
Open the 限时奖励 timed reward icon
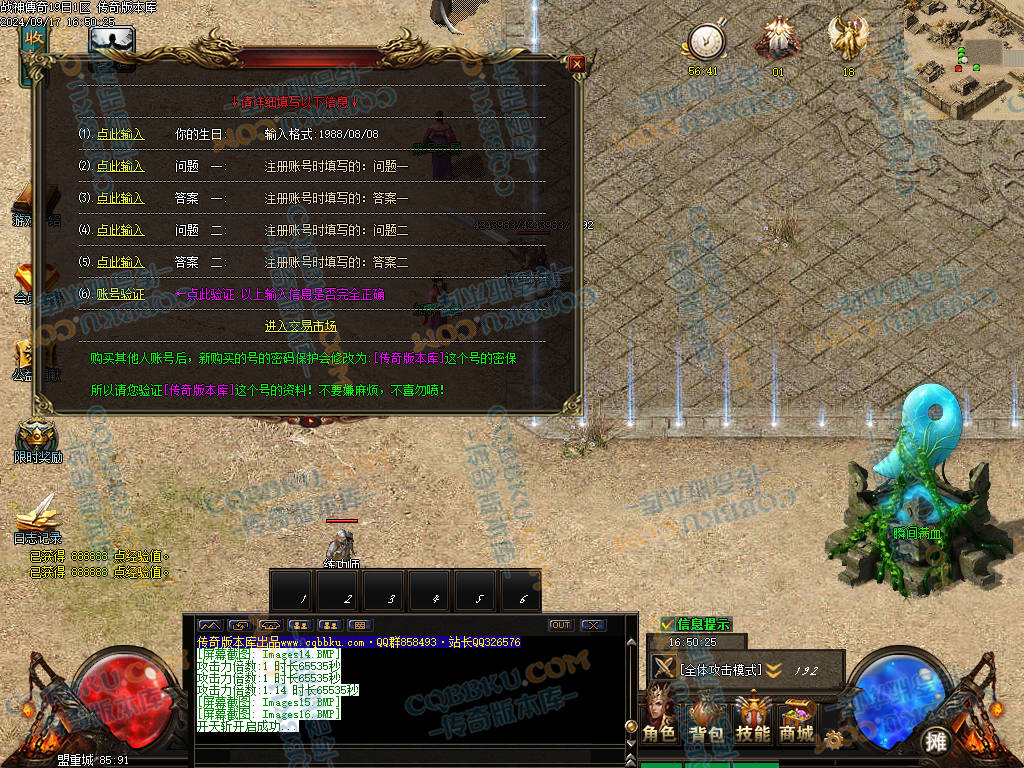tap(38, 438)
